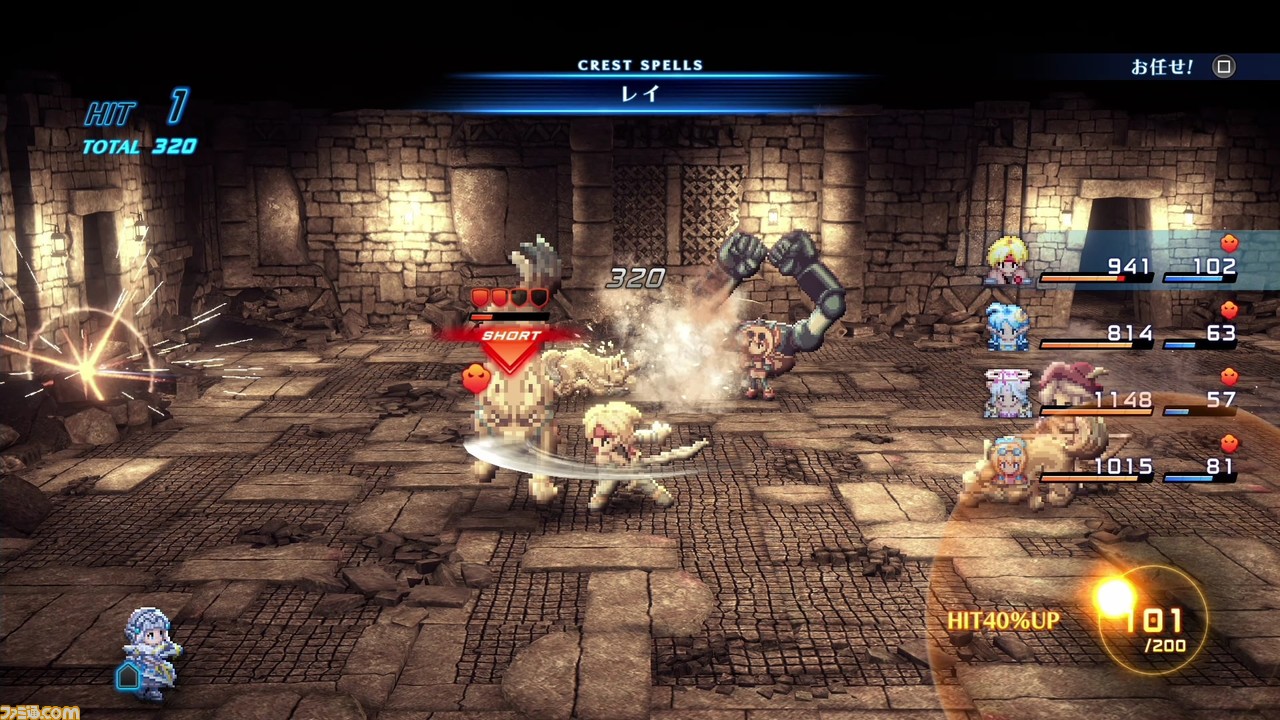Select the blonde swordsman party portrait
This screenshot has width=1280, height=720.
[1007, 260]
